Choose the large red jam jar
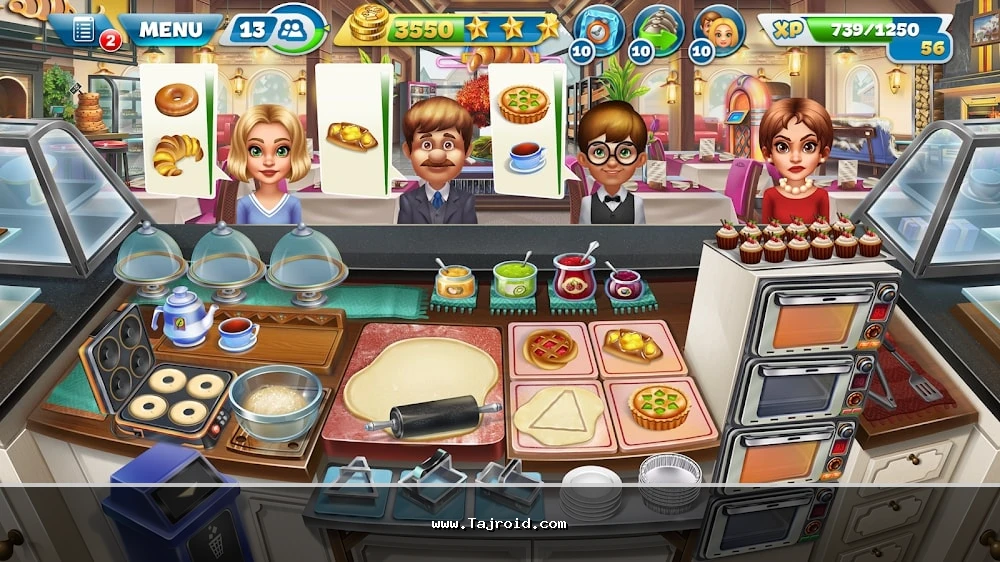This screenshot has height=562, width=1000. coord(575,277)
